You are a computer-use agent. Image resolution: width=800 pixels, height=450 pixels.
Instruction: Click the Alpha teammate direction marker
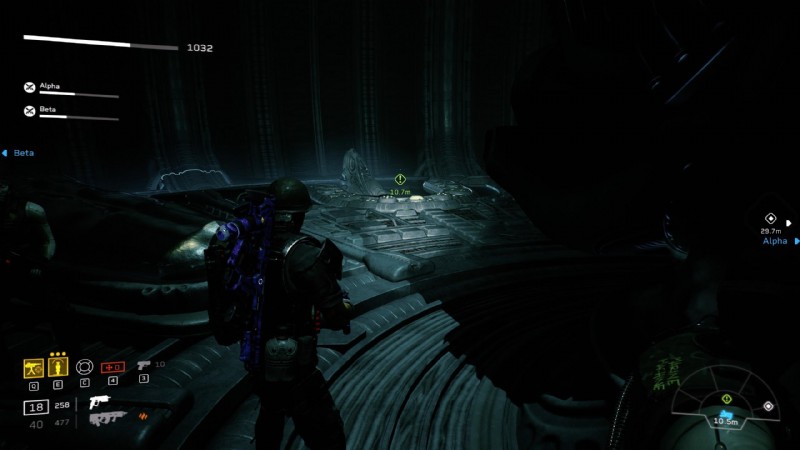point(771,219)
